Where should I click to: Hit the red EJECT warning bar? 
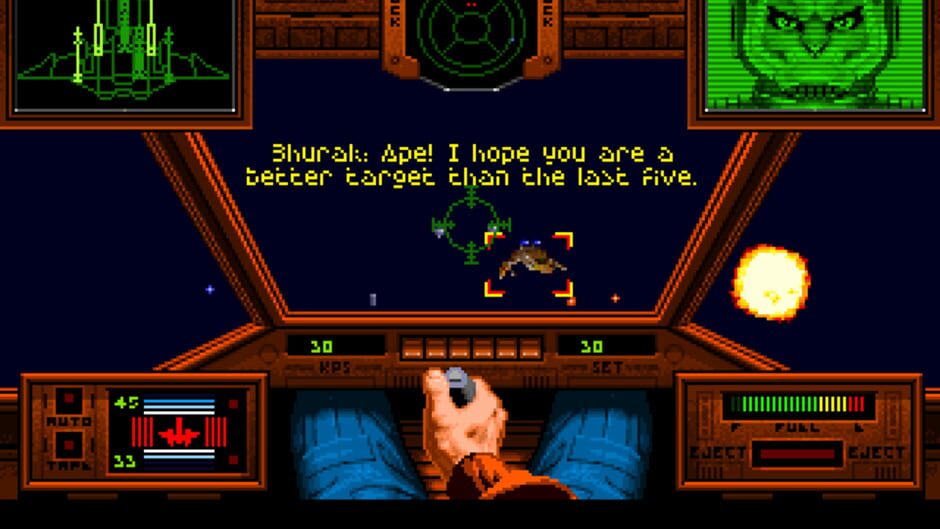click(797, 455)
